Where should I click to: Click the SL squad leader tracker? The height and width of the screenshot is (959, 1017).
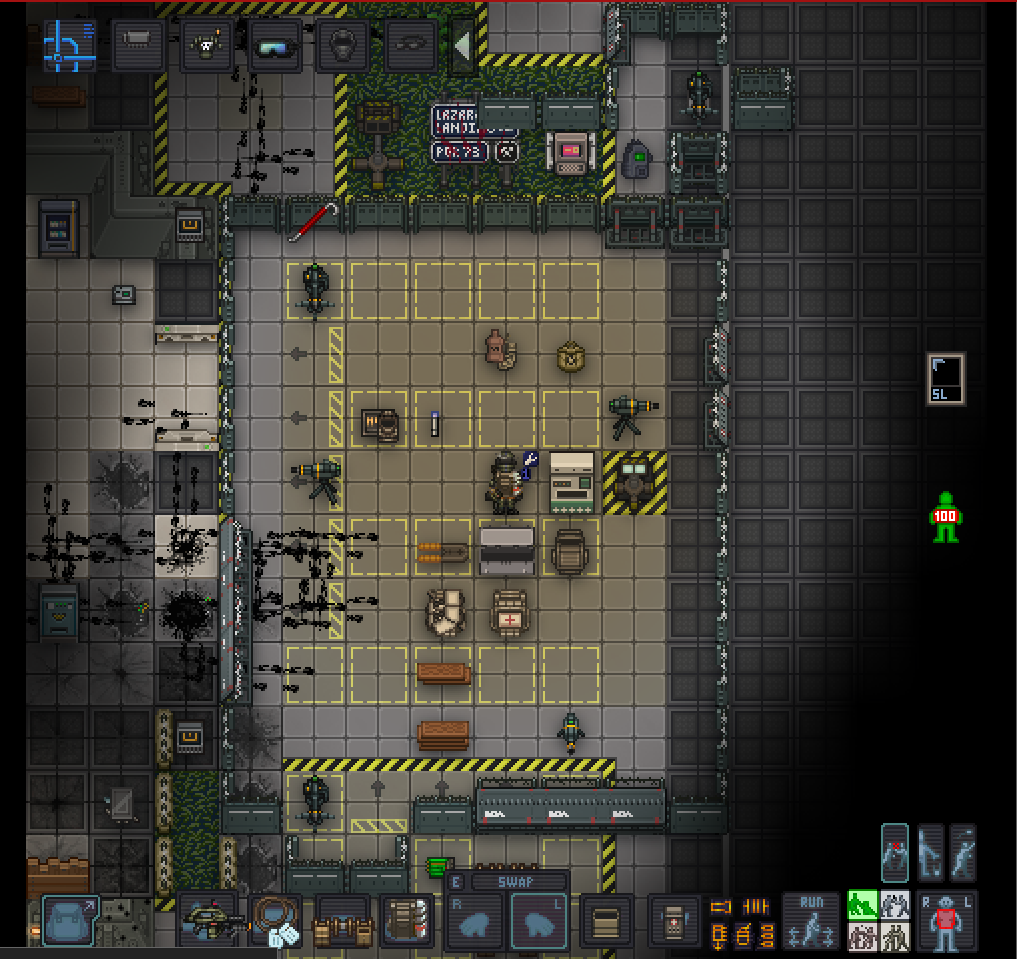pos(946,378)
